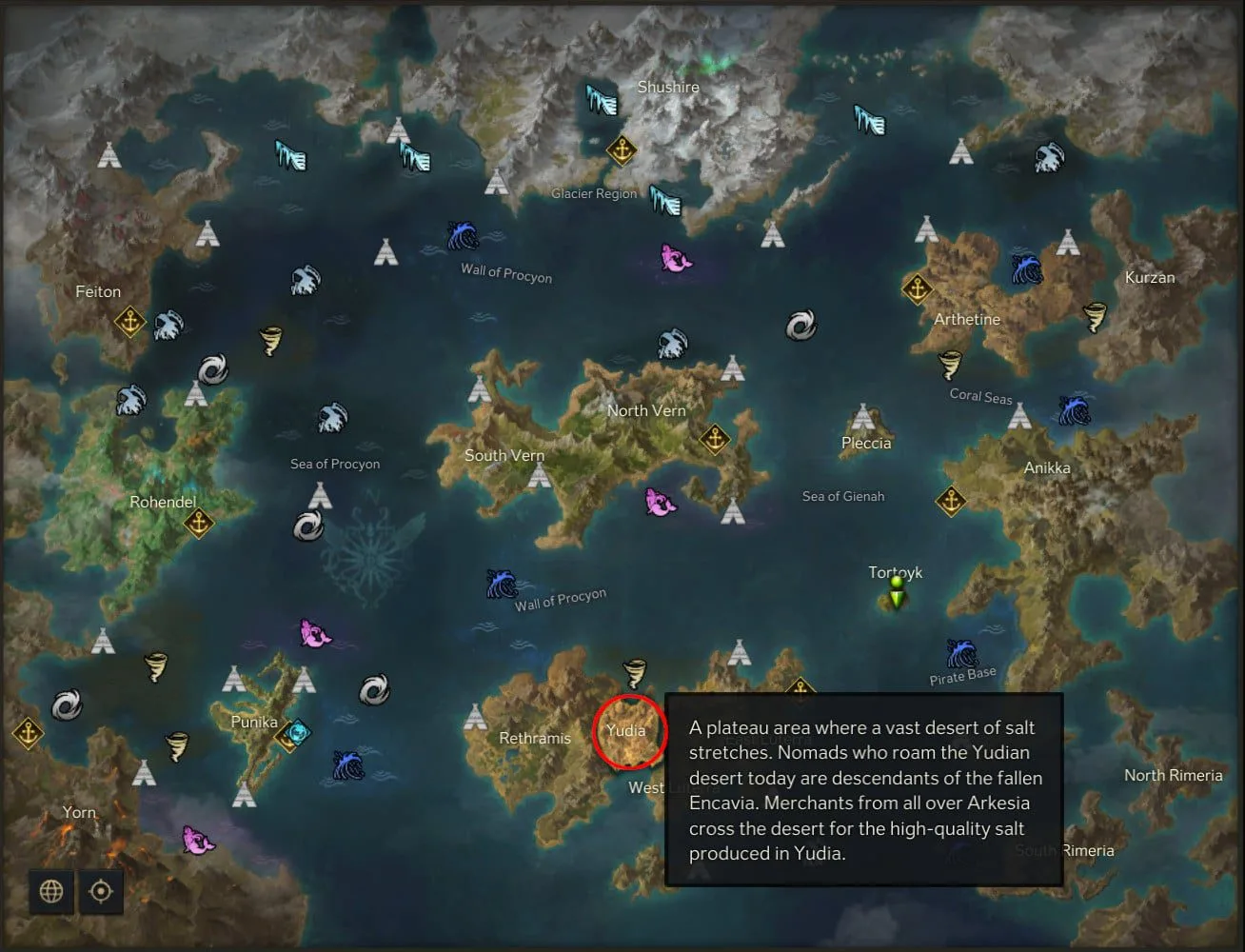Choose the North Rimeria label
This screenshot has height=952, width=1245.
(x=1173, y=776)
